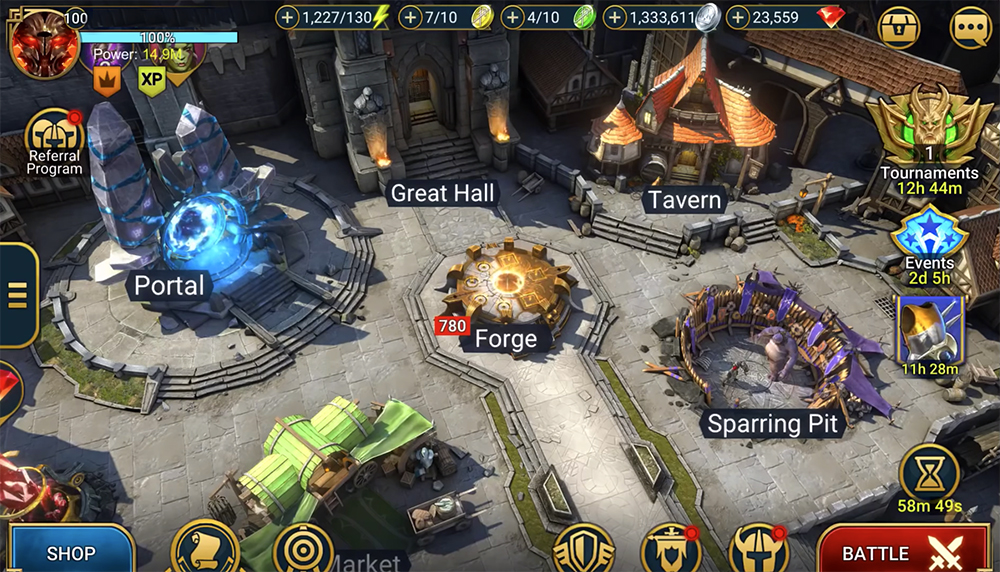Image resolution: width=1000 pixels, height=572 pixels.
Task: Open the hourglass timer rewards
Action: 929,472
